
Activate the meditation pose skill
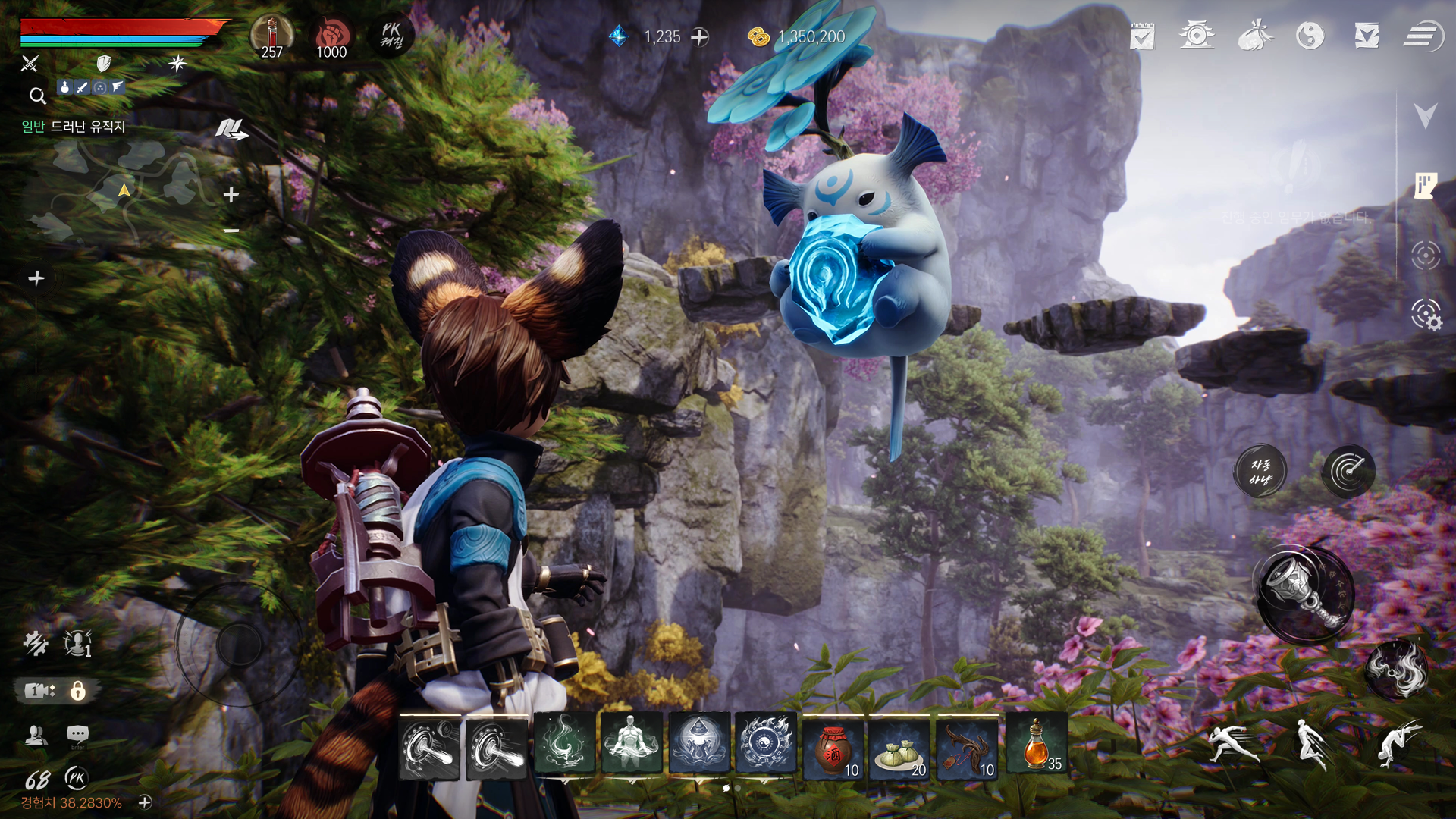click(x=631, y=744)
